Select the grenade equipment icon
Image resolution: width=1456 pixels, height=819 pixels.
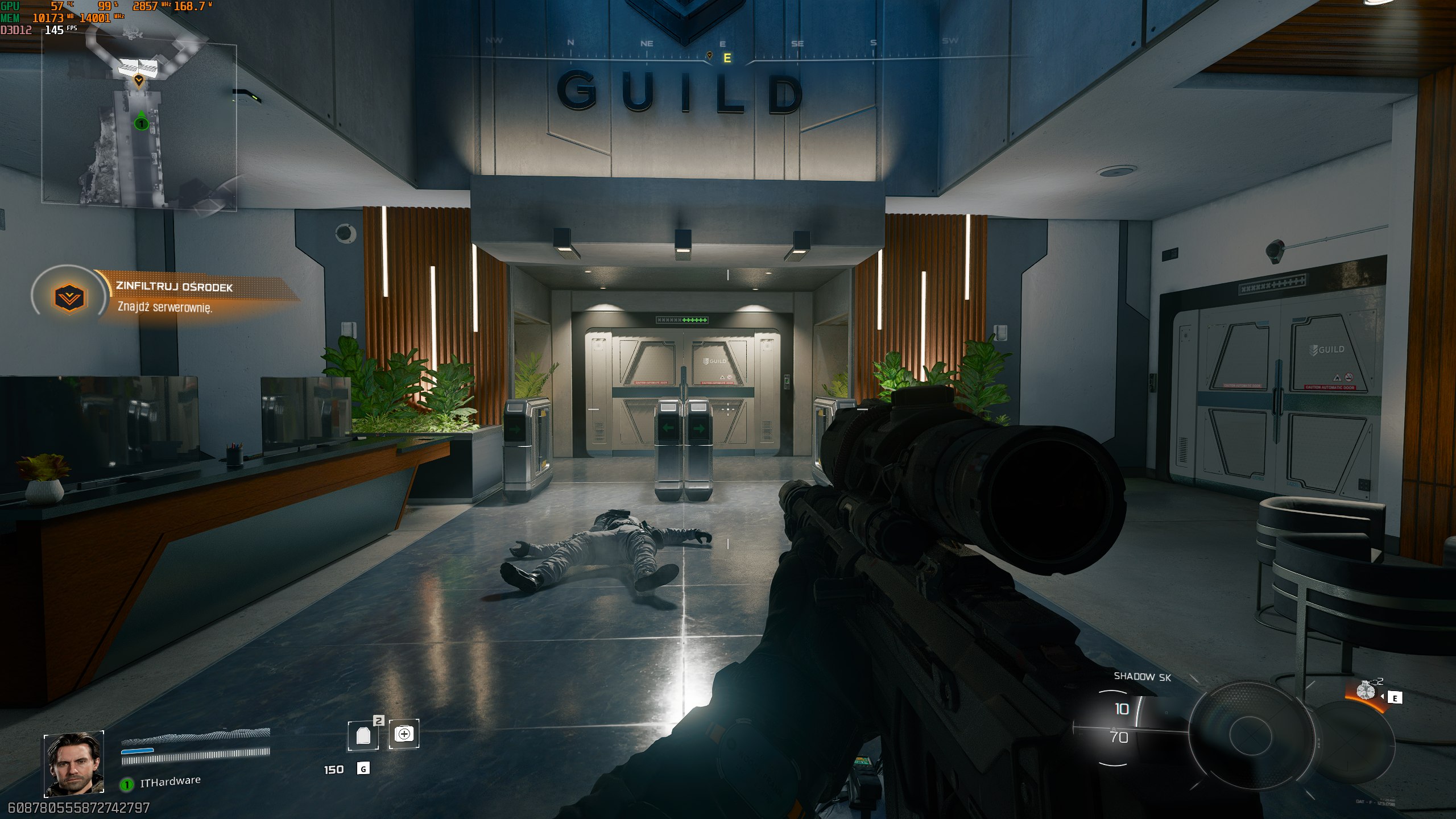1365,692
